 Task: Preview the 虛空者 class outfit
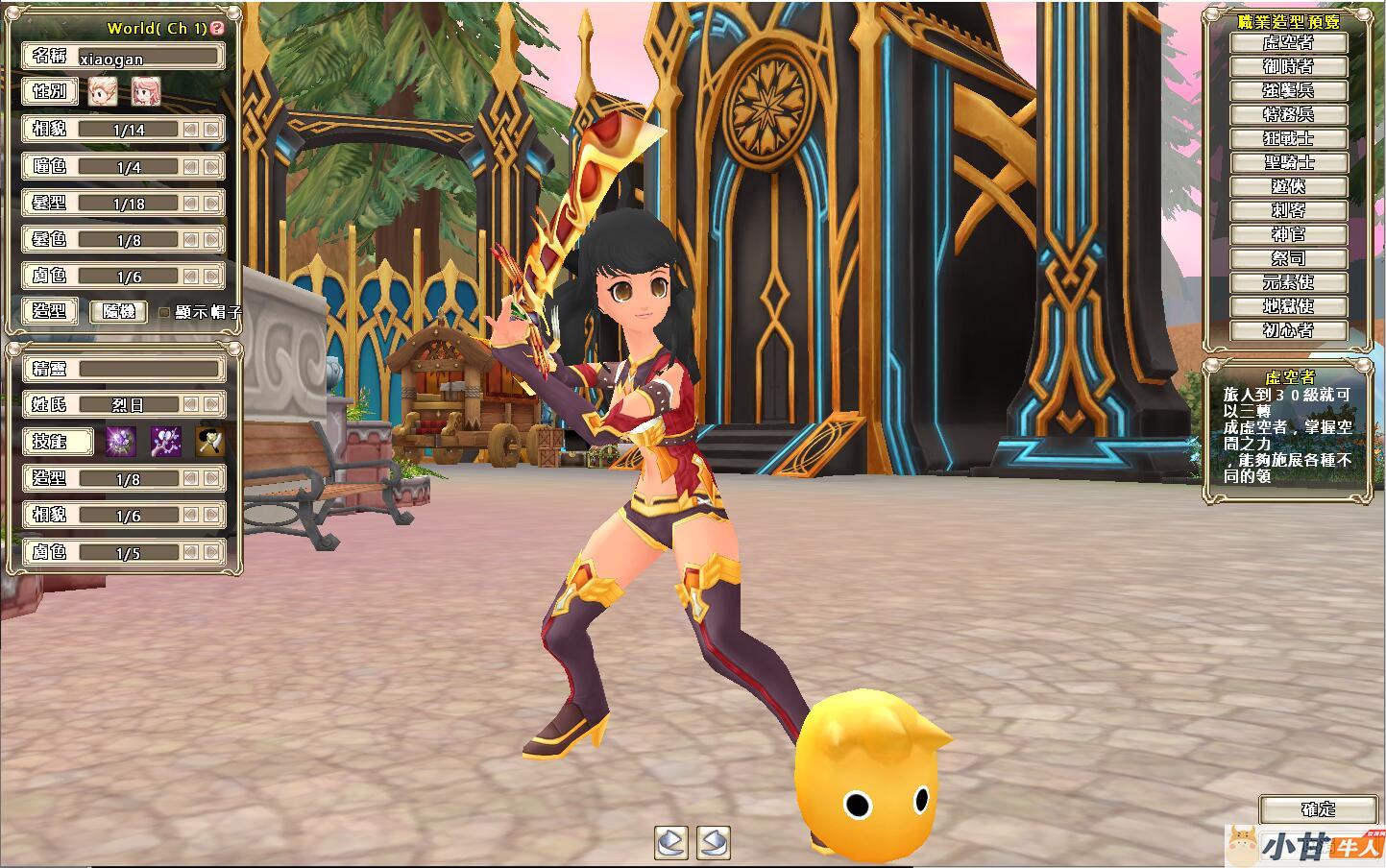[1289, 43]
